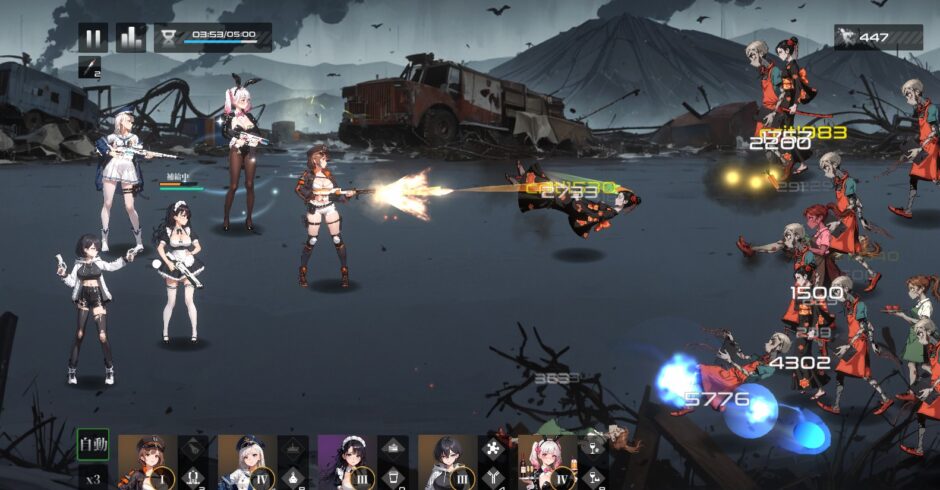This screenshot has width=940, height=490.
Task: Pause the battle
Action: (93, 38)
